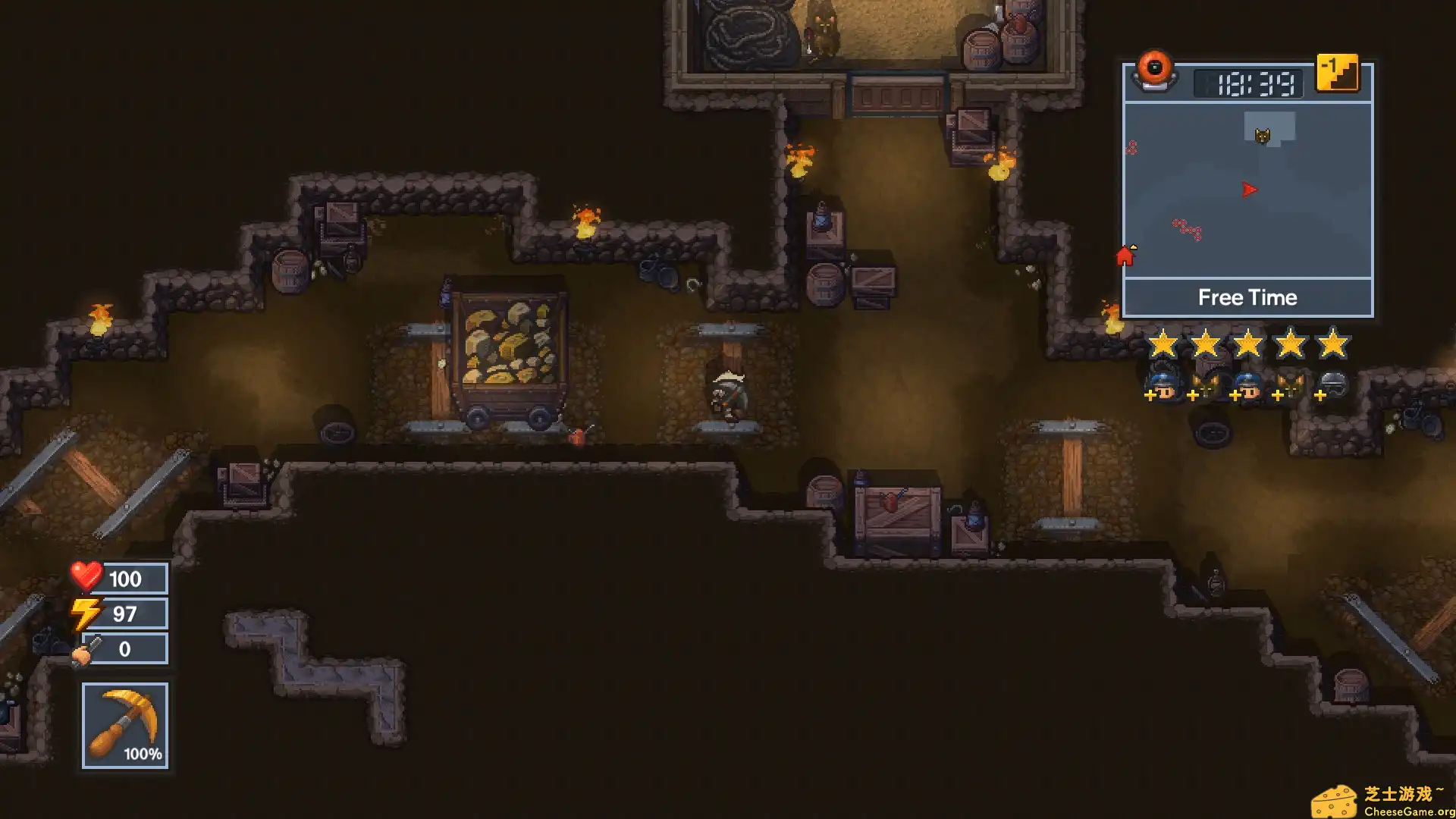This screenshot has width=1456, height=819.
Task: Click the 100% pickaxe durability indicator
Action: pos(142,754)
